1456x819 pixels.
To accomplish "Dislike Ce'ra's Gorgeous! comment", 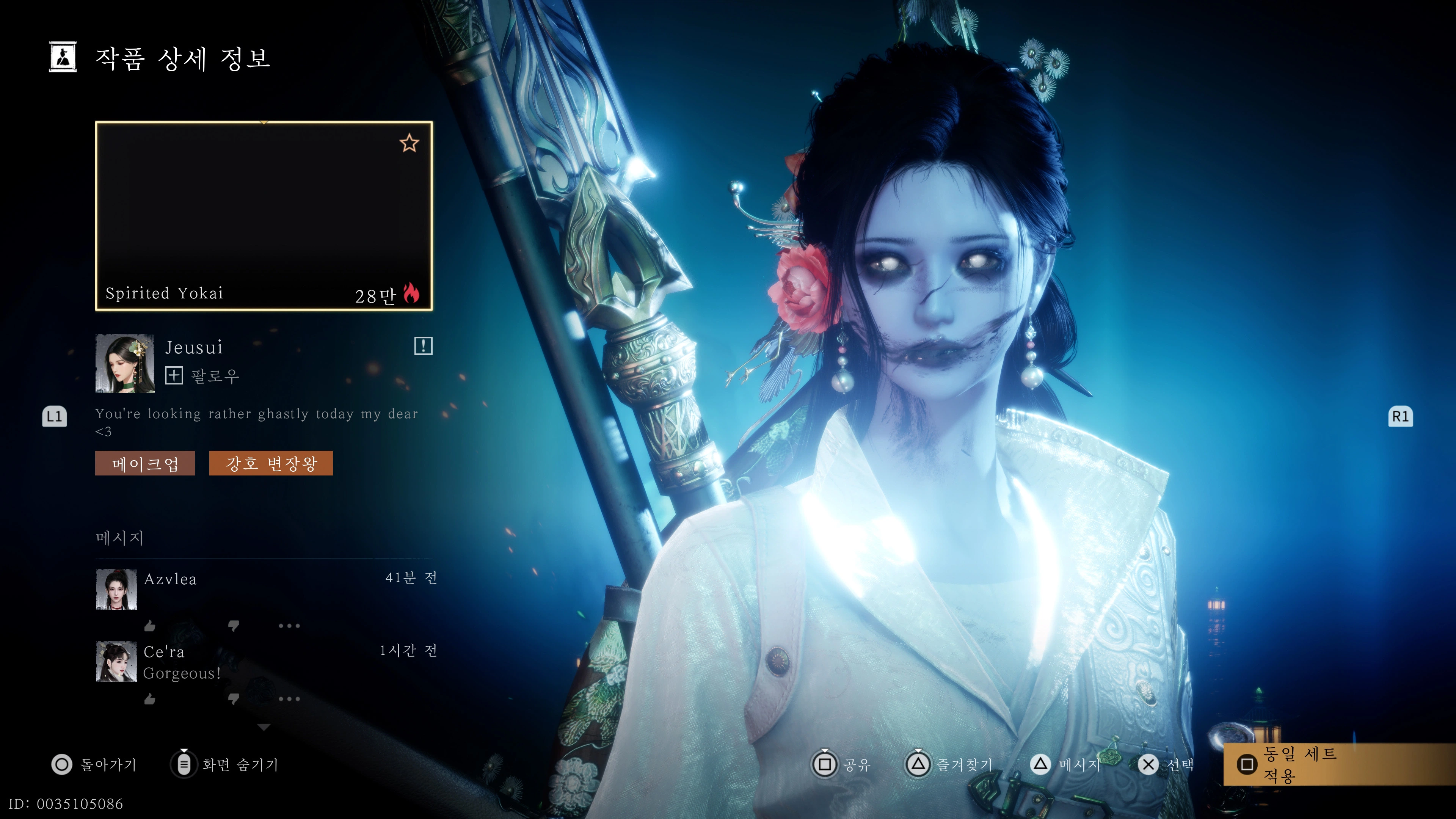I will tap(234, 699).
